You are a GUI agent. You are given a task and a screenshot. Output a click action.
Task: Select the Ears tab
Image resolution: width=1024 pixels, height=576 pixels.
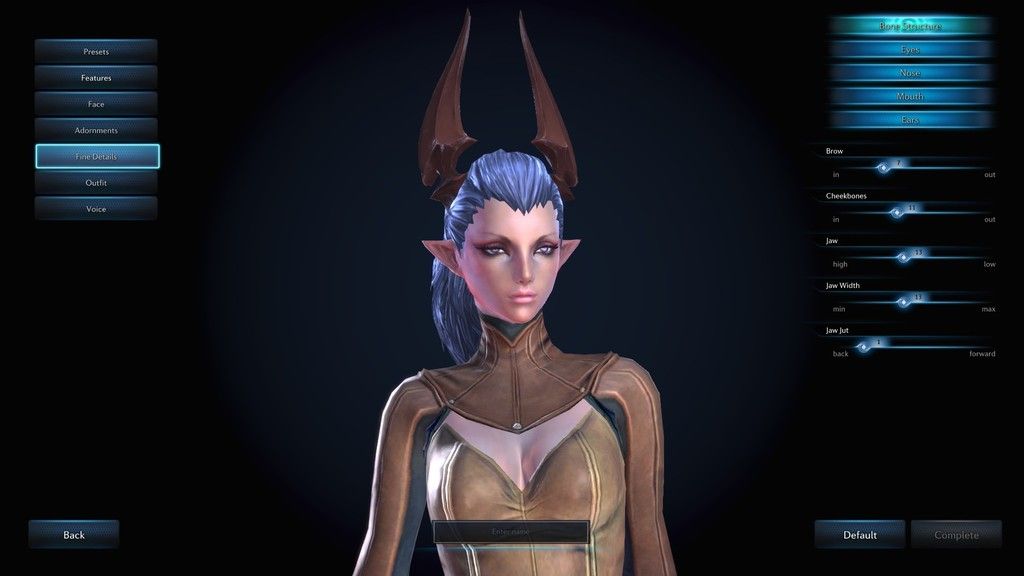[x=909, y=119]
